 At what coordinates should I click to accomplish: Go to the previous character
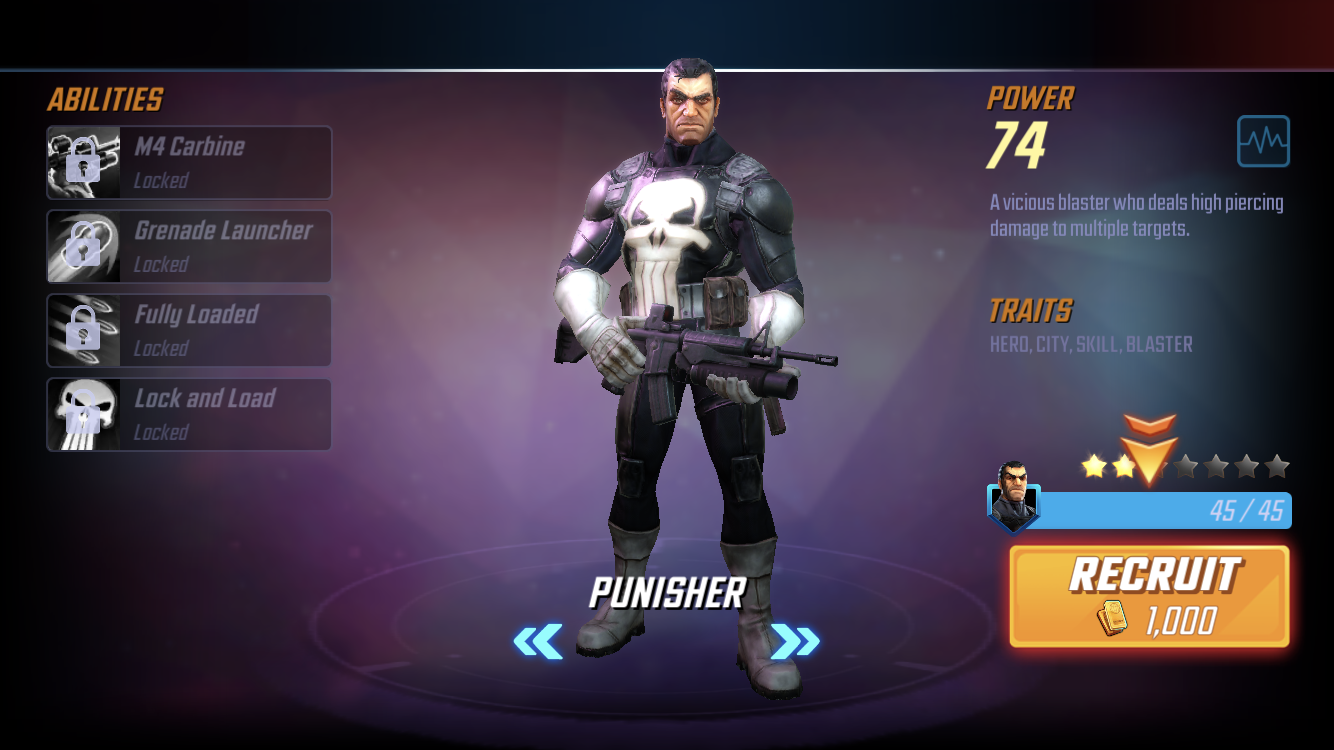pyautogui.click(x=538, y=641)
